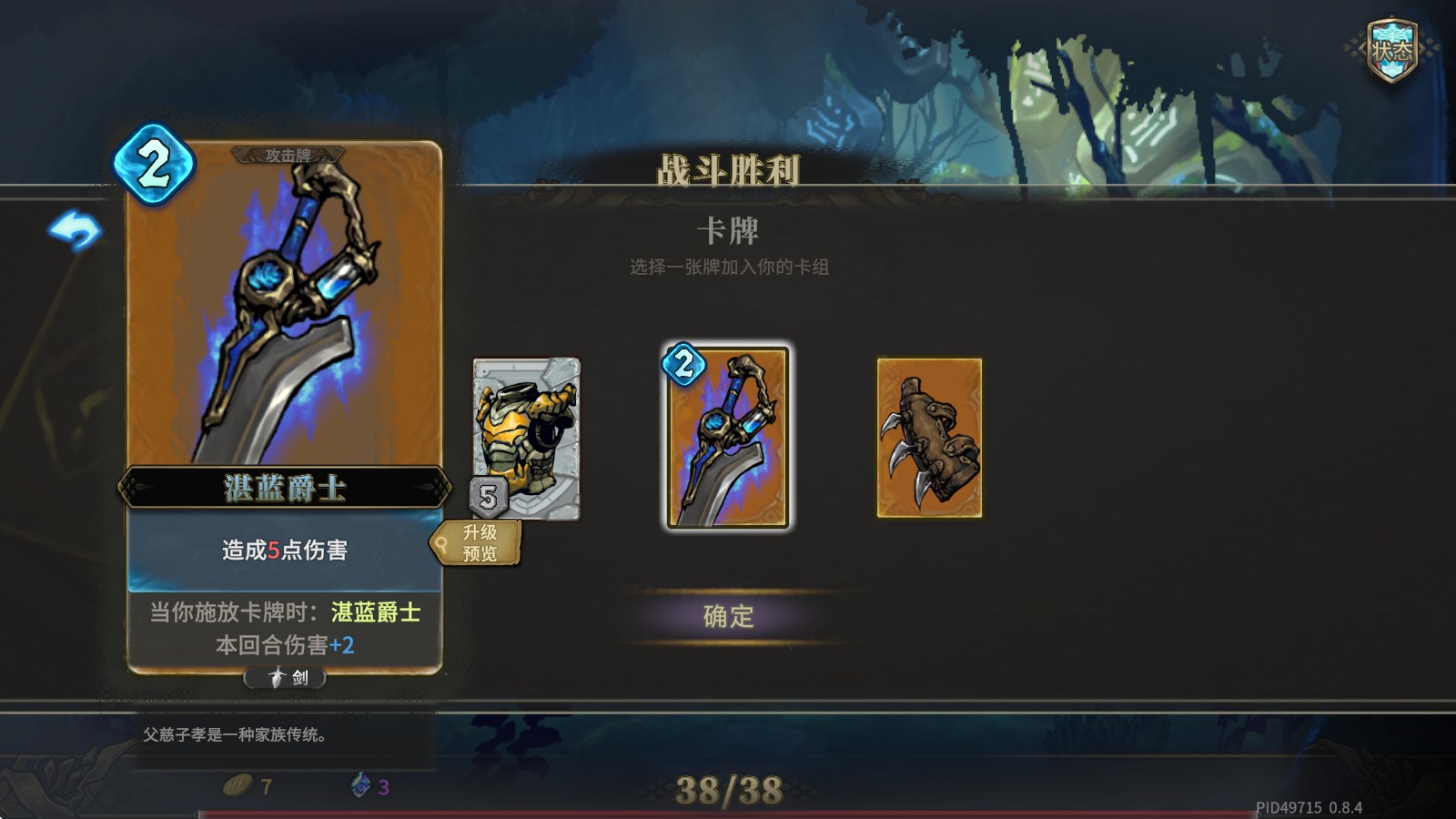Click the blue energy cost gem on the card

pyautogui.click(x=153, y=164)
